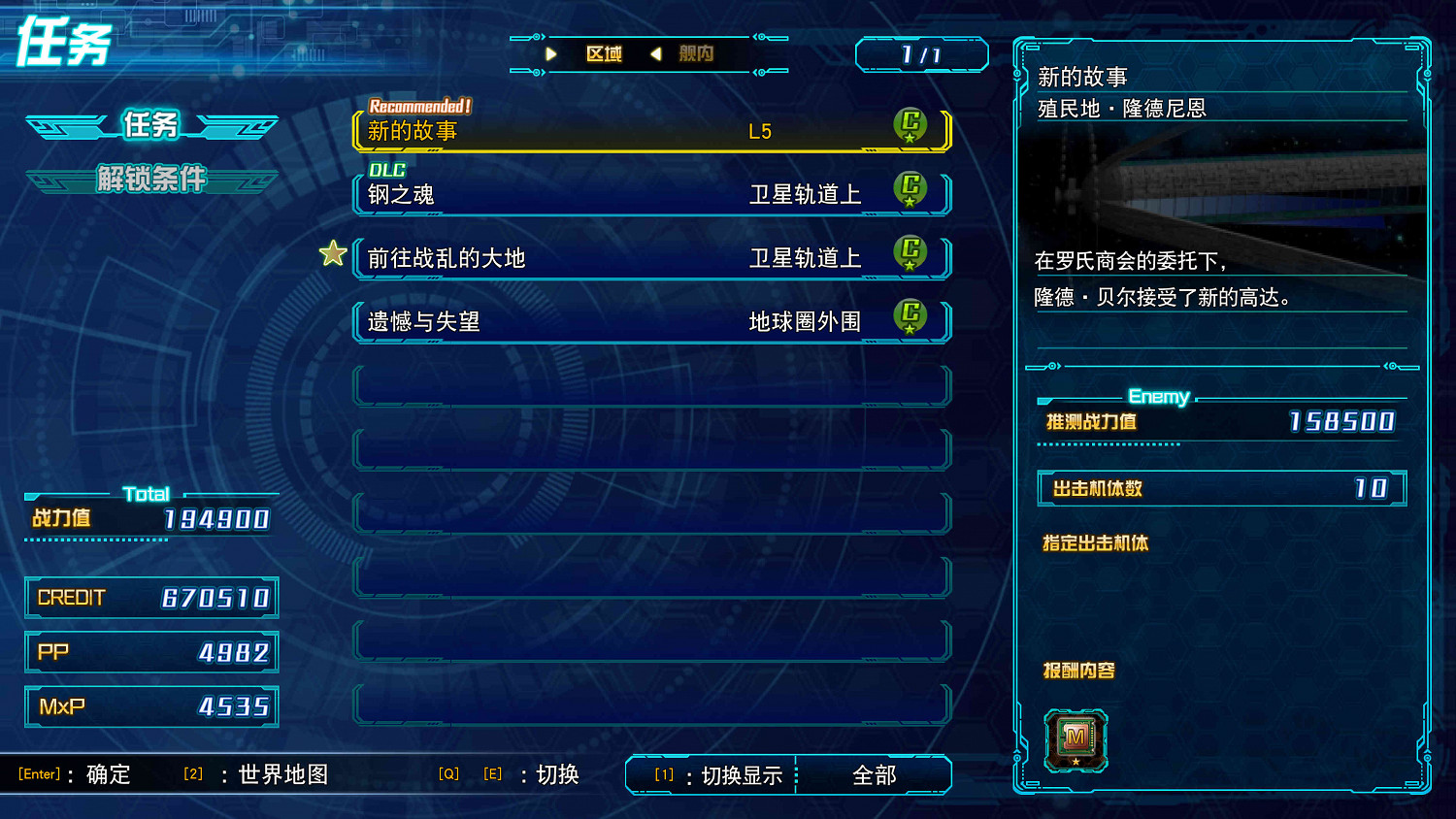The height and width of the screenshot is (819, 1456).
Task: Select the 任务 tab
Action: (x=151, y=126)
